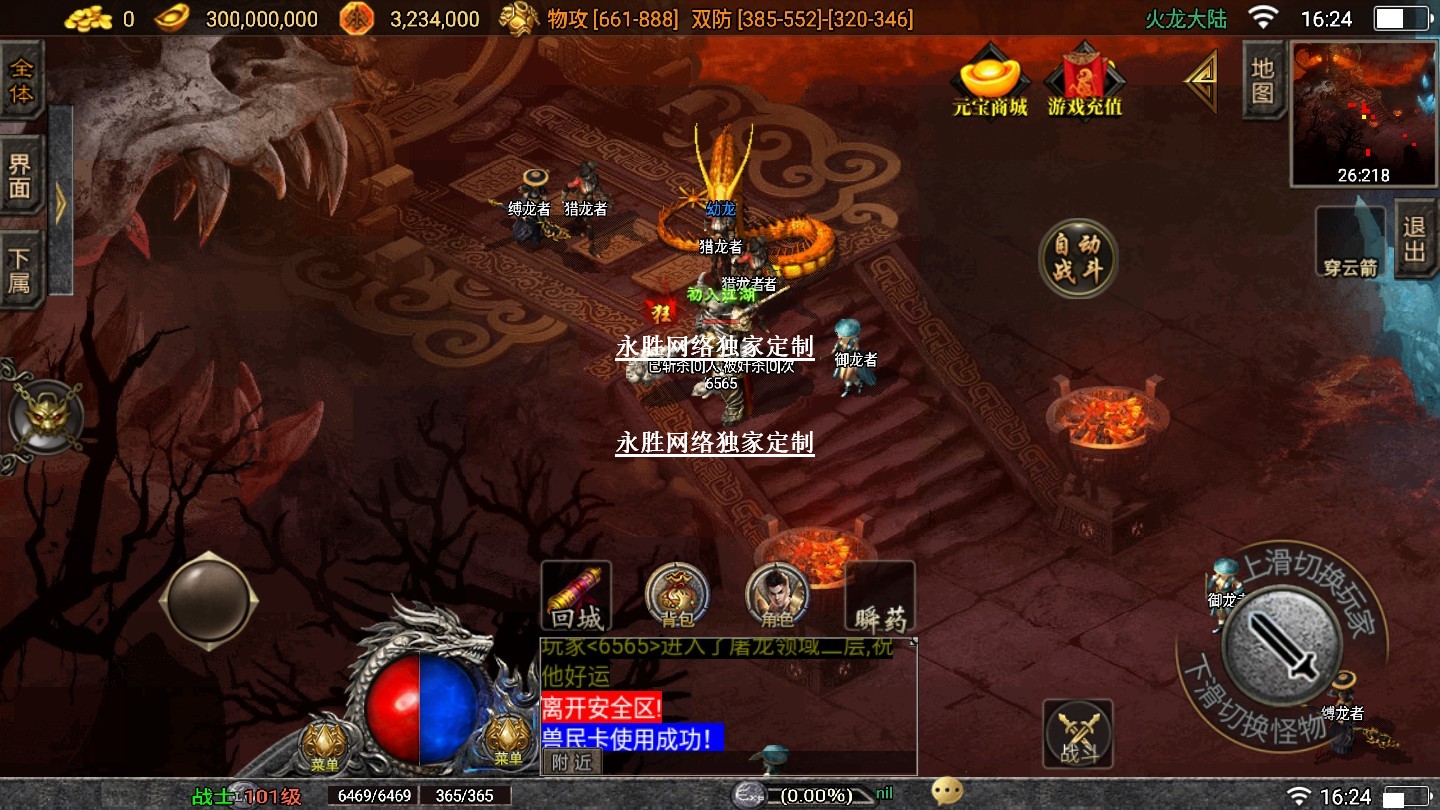Viewport: 1440px width, 810px height.
Task: Collapse the top icons with the gold triangle arrow
Action: [1201, 81]
